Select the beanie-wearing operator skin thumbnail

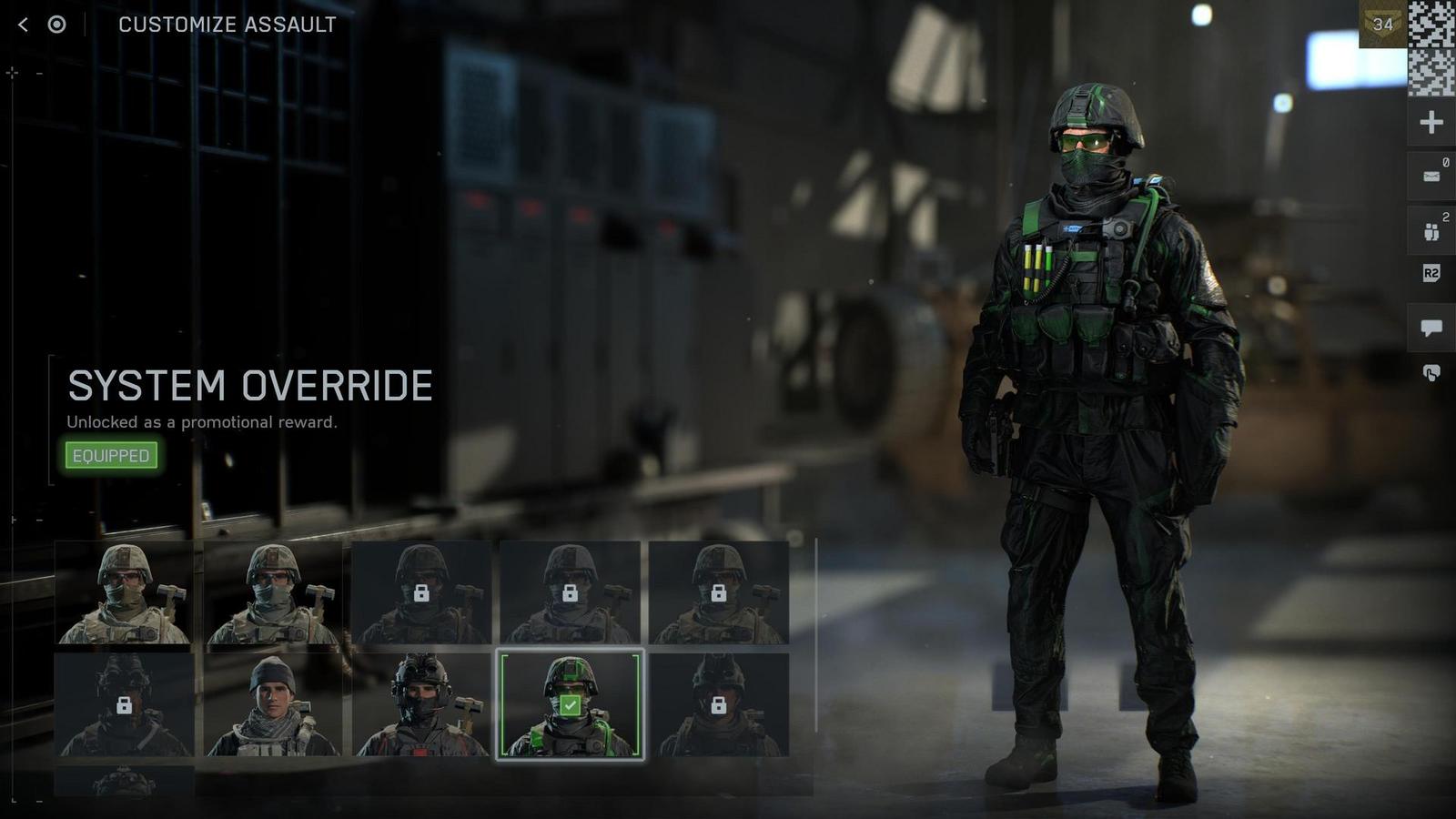point(270,705)
